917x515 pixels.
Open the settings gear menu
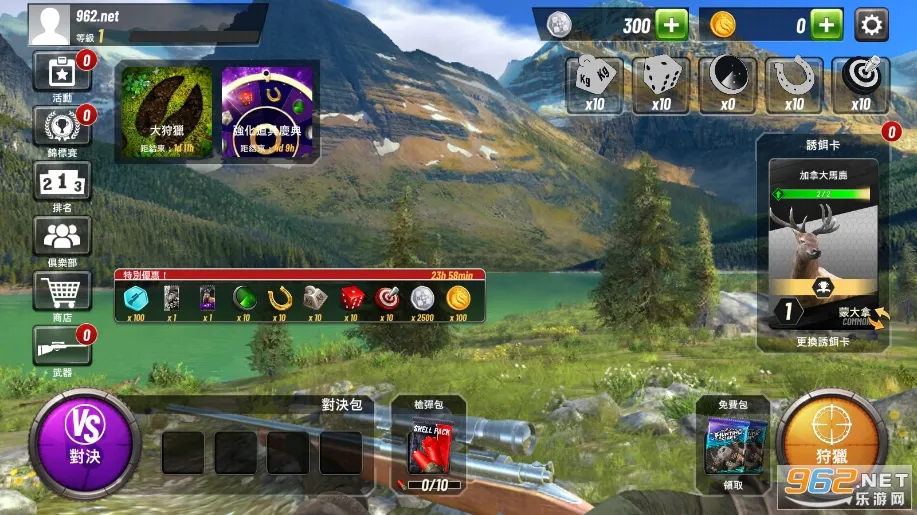[x=871, y=25]
